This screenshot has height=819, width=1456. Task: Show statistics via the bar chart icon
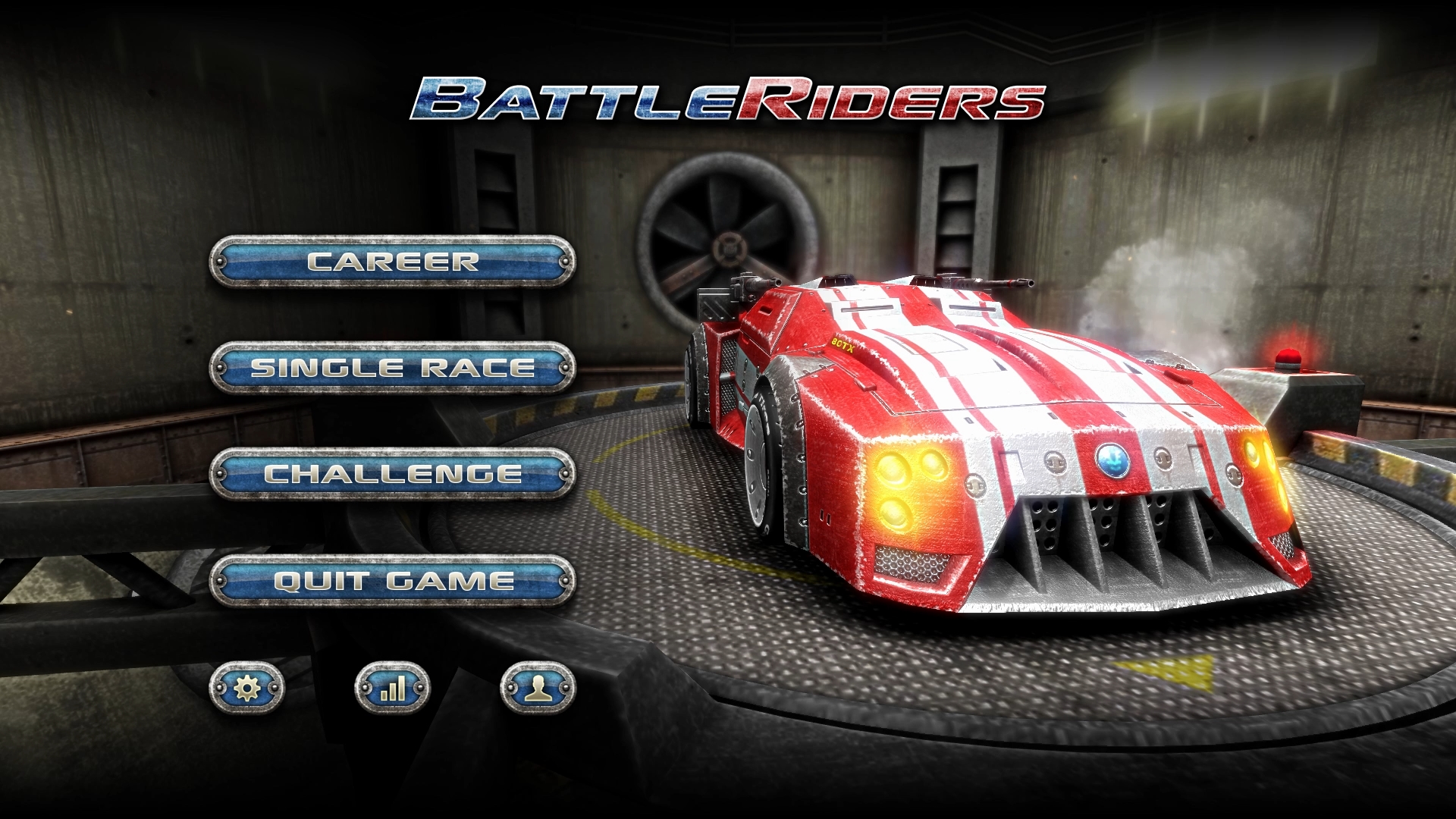point(392,688)
